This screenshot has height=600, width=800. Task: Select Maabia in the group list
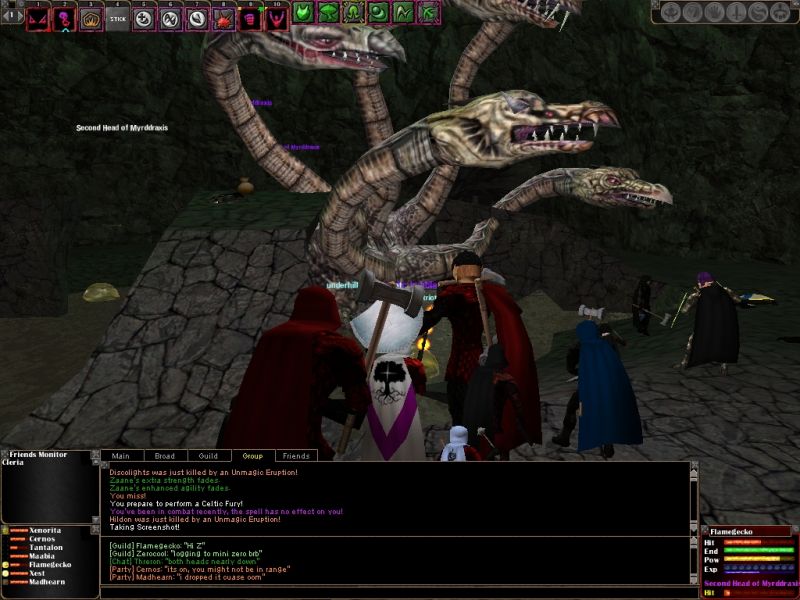(44, 556)
